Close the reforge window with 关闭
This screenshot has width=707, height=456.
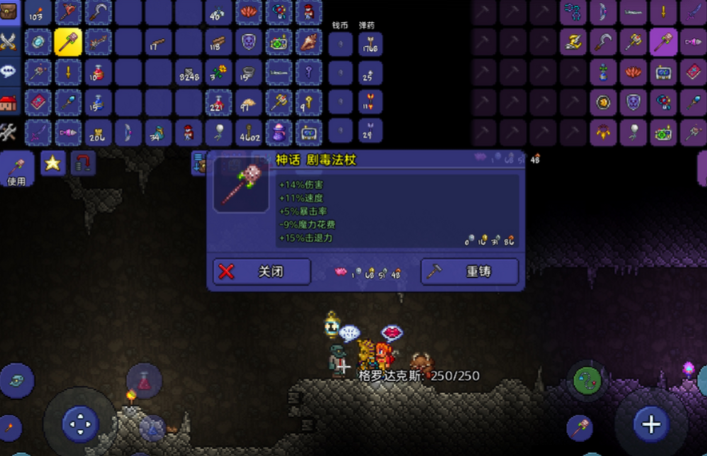click(x=261, y=271)
